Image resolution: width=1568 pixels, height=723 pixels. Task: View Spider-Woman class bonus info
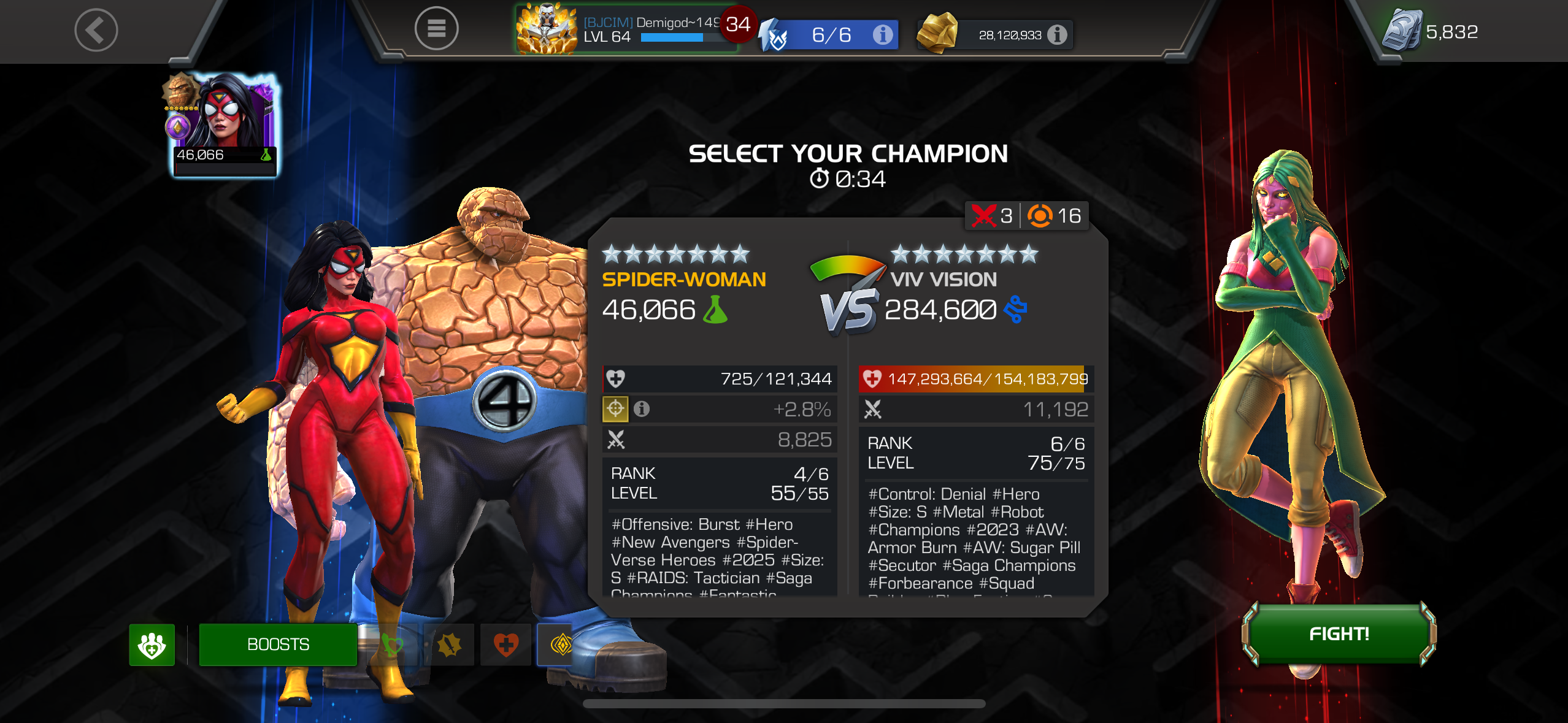[642, 409]
